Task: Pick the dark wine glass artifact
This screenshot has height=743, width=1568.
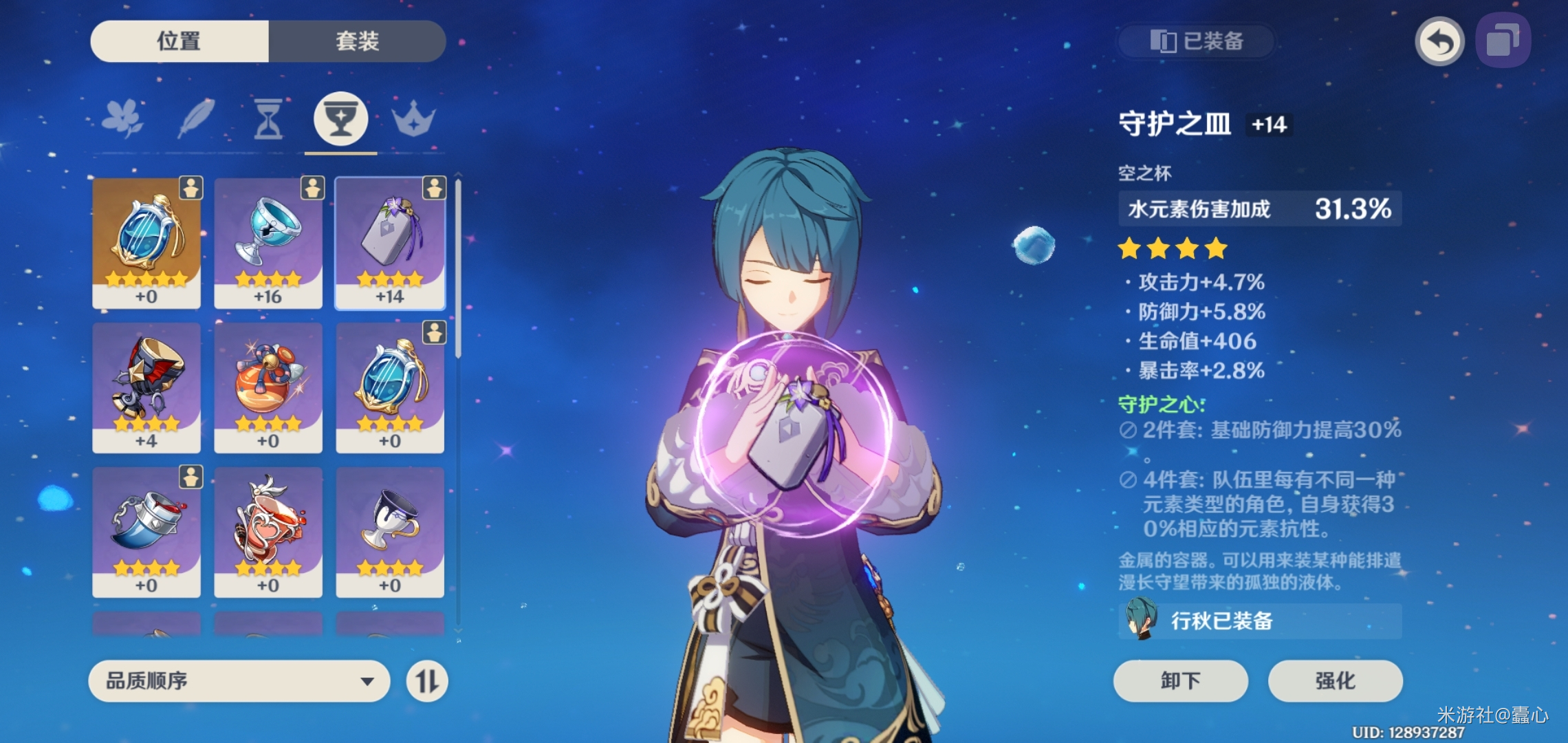Action: [x=390, y=531]
